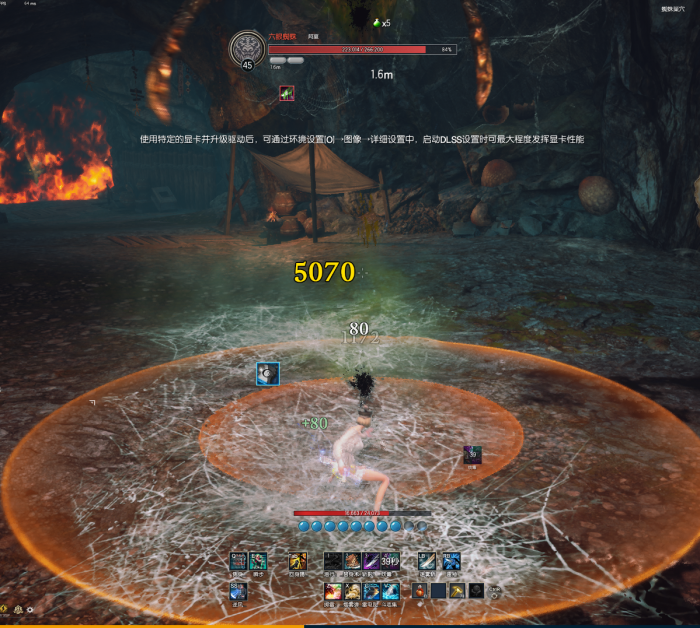Screen dimensions: 700x628
Task: Consume the red potion in the item bar
Action: click(x=420, y=591)
